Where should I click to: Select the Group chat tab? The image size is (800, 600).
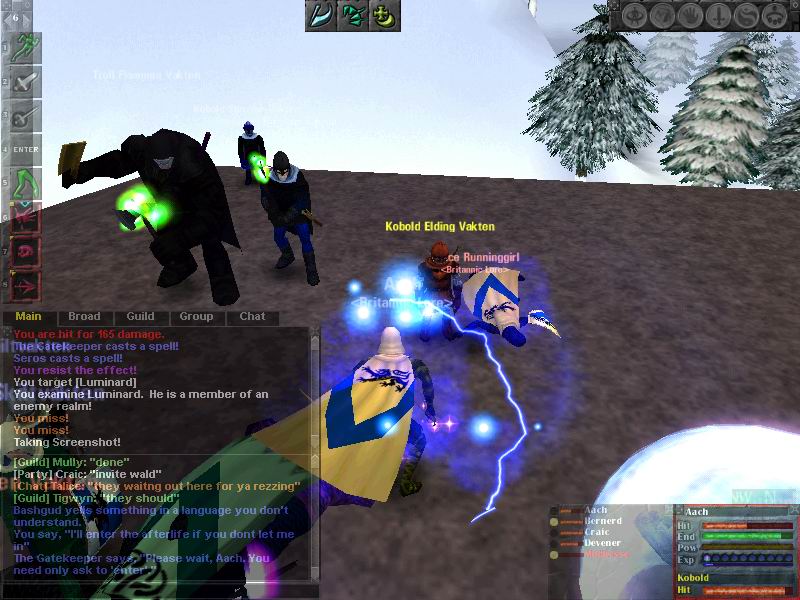196,316
